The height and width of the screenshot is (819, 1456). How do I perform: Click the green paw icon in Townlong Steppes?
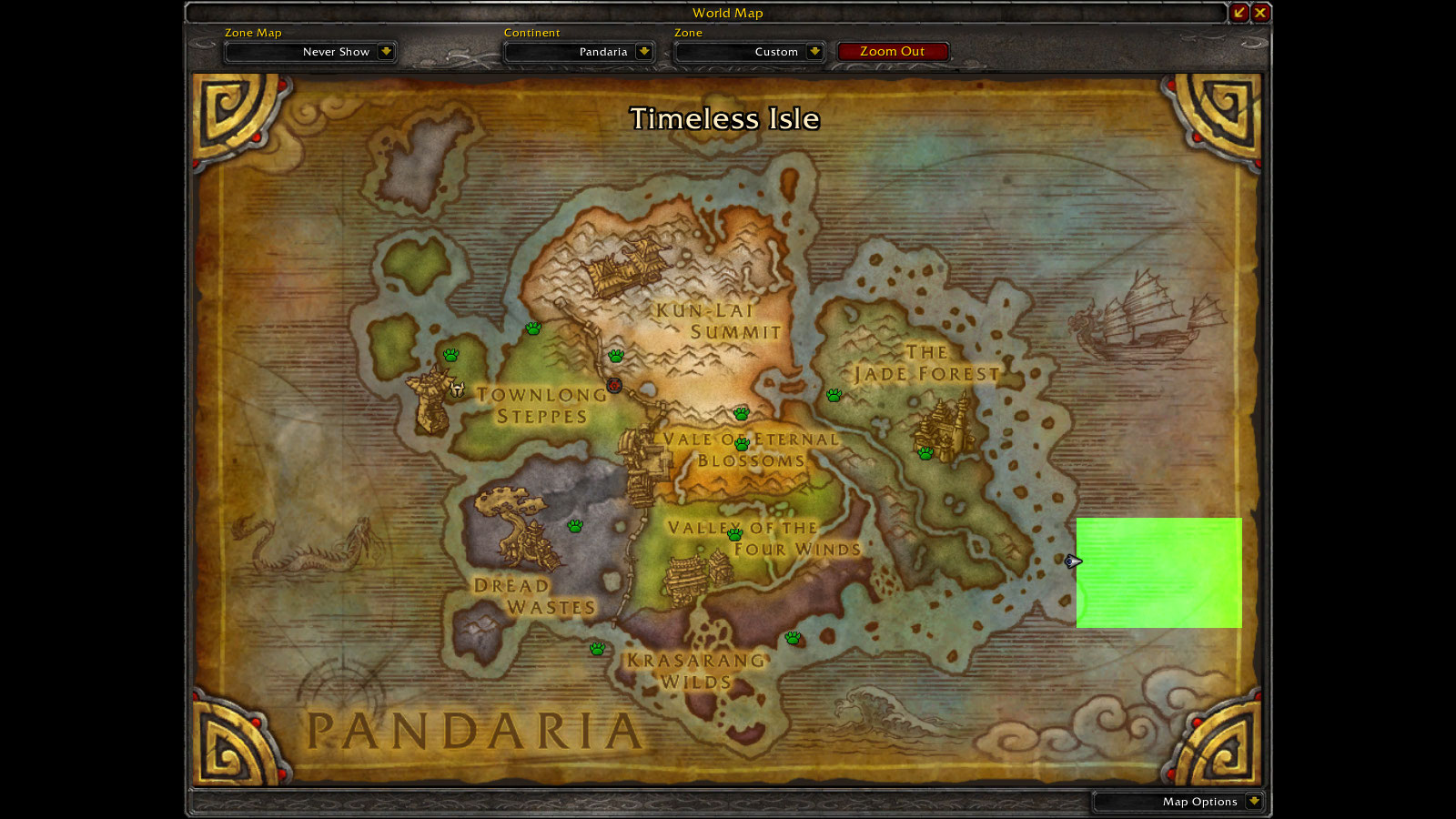coord(450,355)
